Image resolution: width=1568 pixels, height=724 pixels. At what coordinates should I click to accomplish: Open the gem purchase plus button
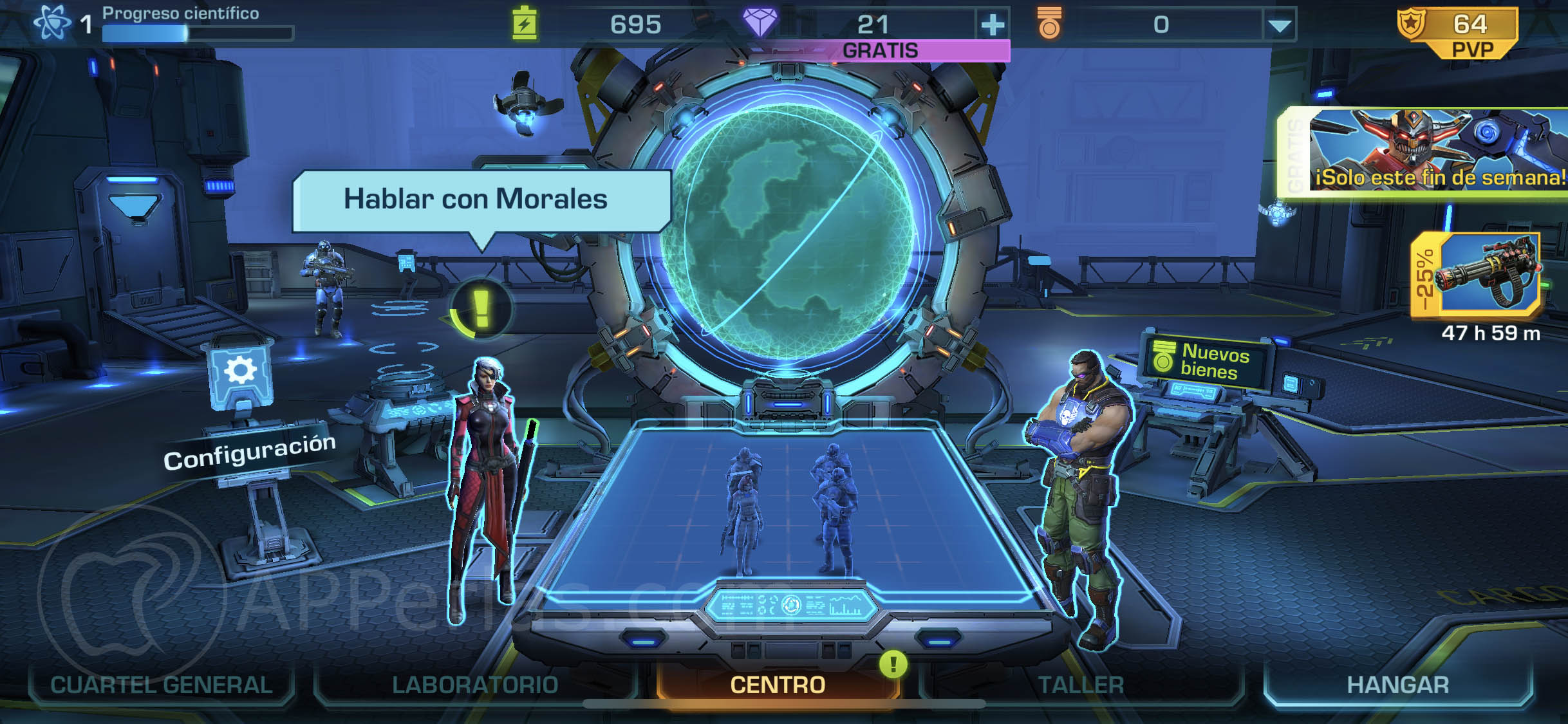click(993, 24)
